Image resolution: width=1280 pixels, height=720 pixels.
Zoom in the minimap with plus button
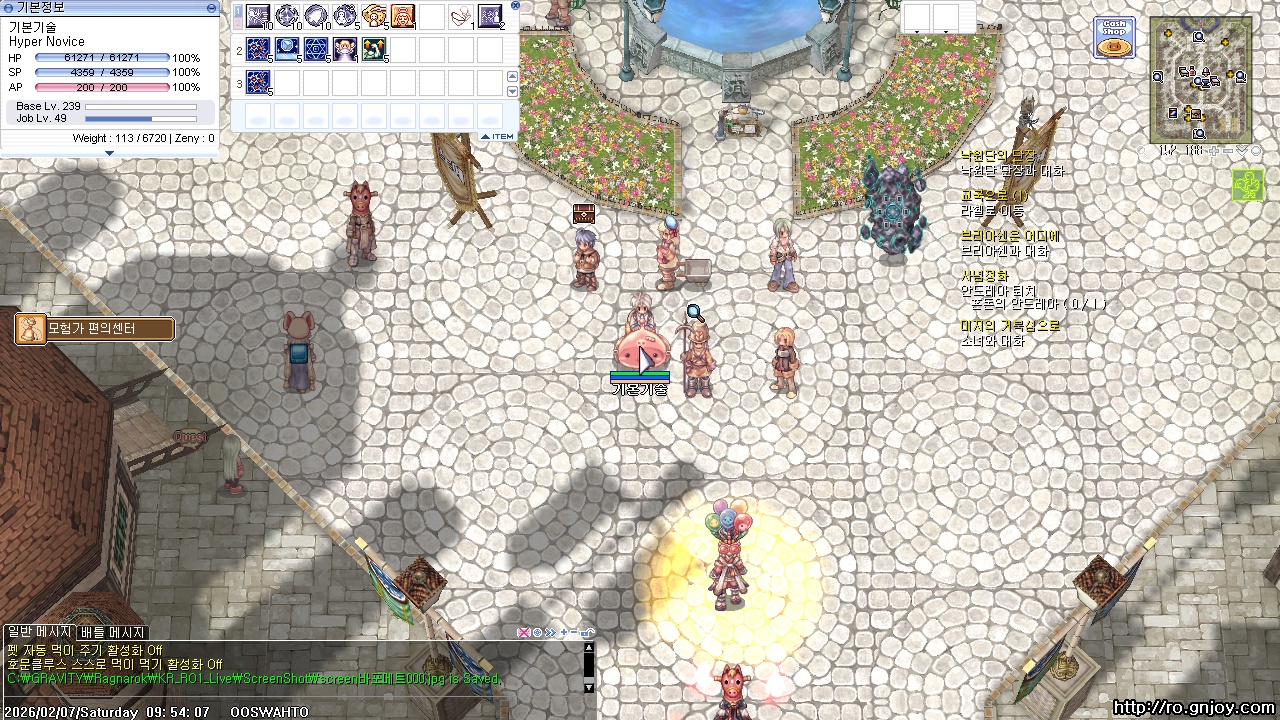[1213, 151]
